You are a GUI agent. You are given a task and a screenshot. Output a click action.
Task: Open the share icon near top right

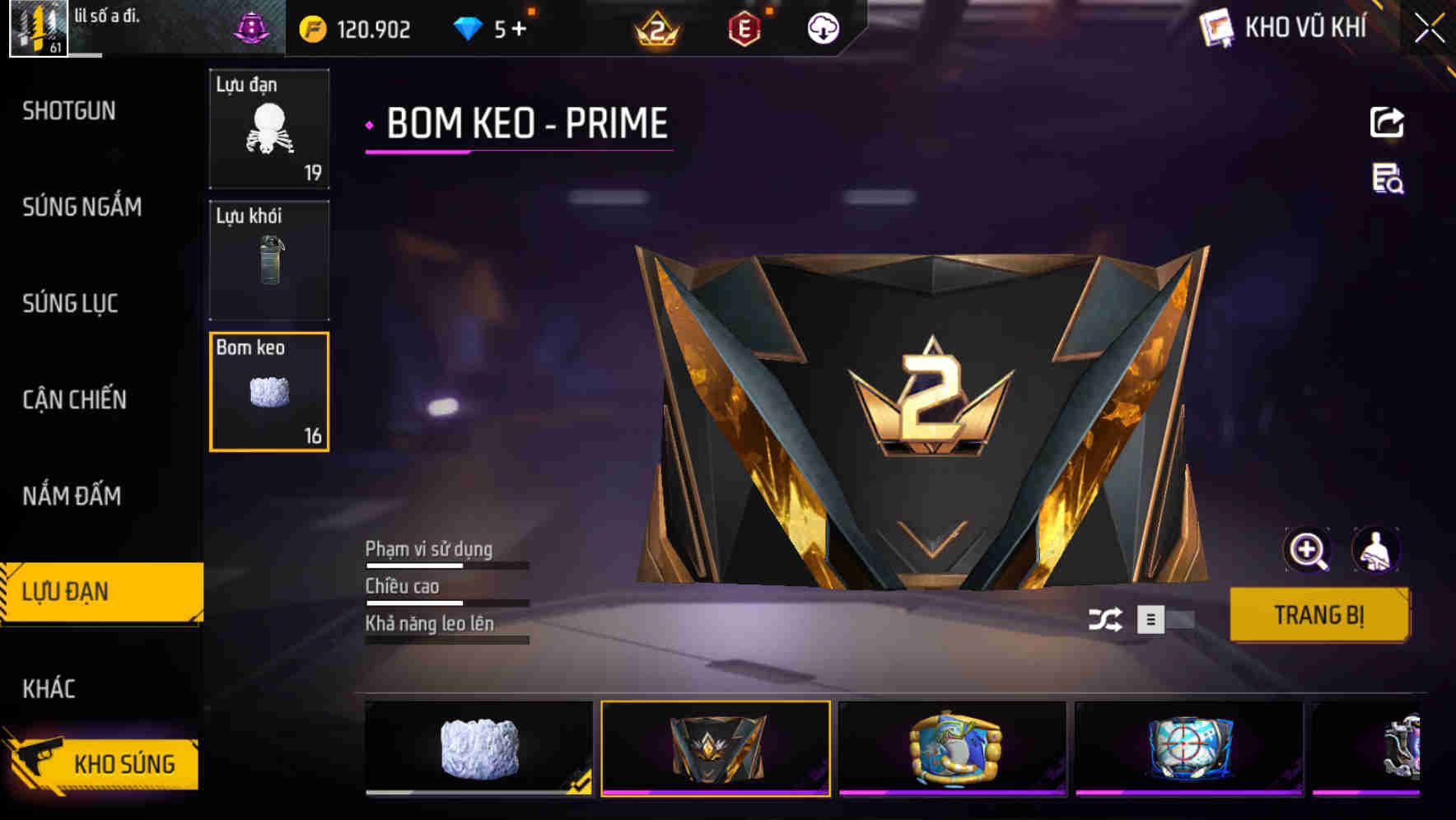(1388, 122)
